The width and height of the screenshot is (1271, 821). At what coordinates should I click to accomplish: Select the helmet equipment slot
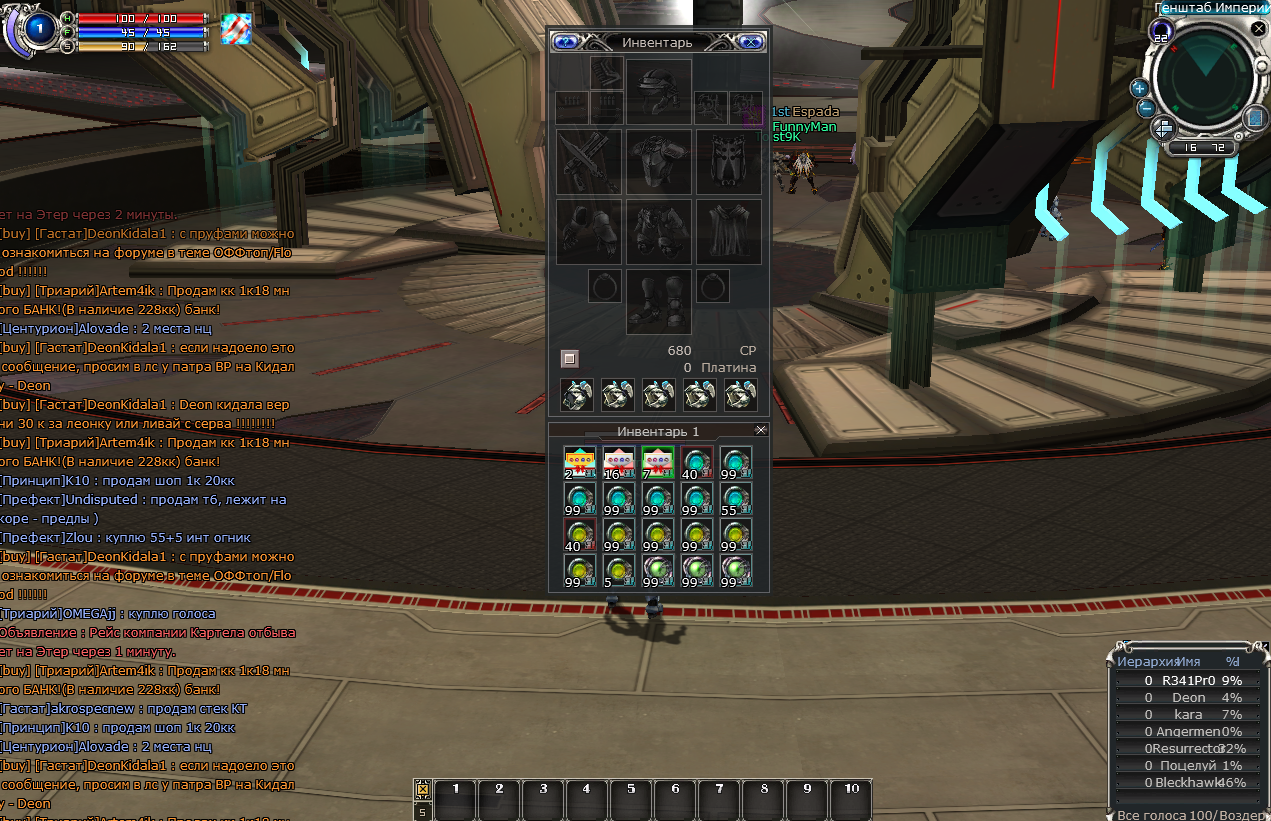659,92
